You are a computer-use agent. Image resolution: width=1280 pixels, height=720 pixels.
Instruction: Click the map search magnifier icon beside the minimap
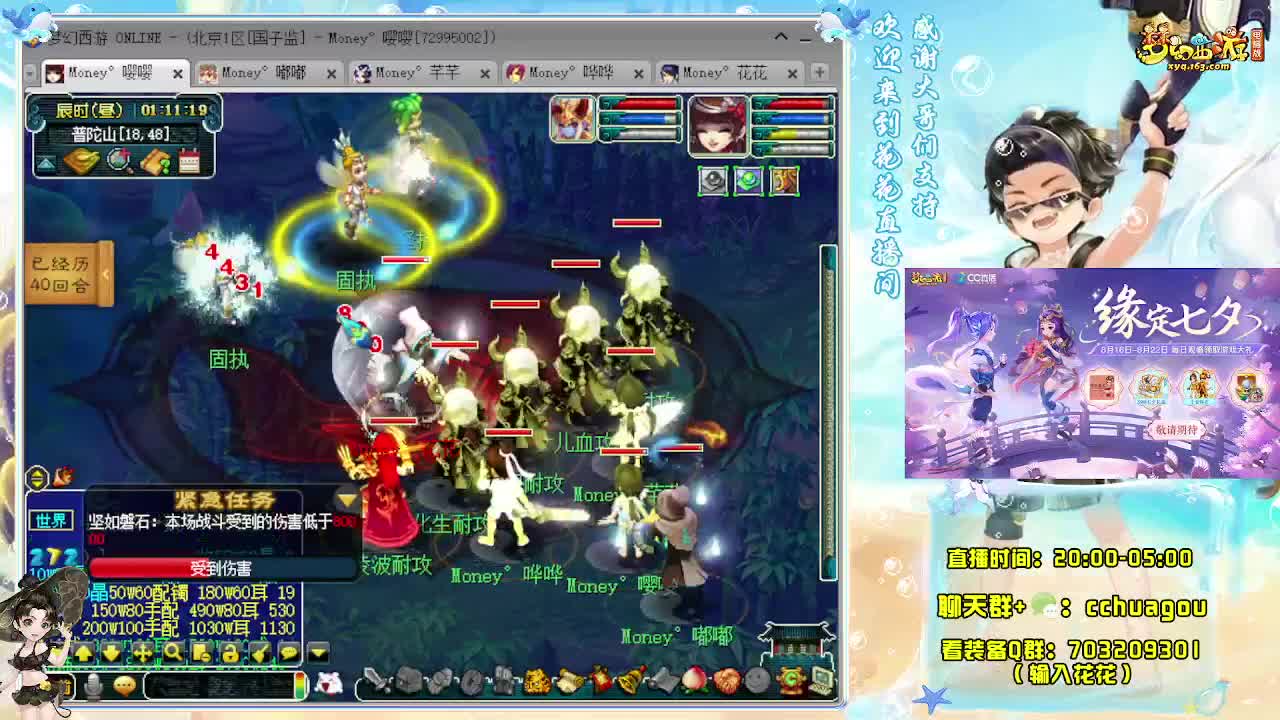(117, 160)
